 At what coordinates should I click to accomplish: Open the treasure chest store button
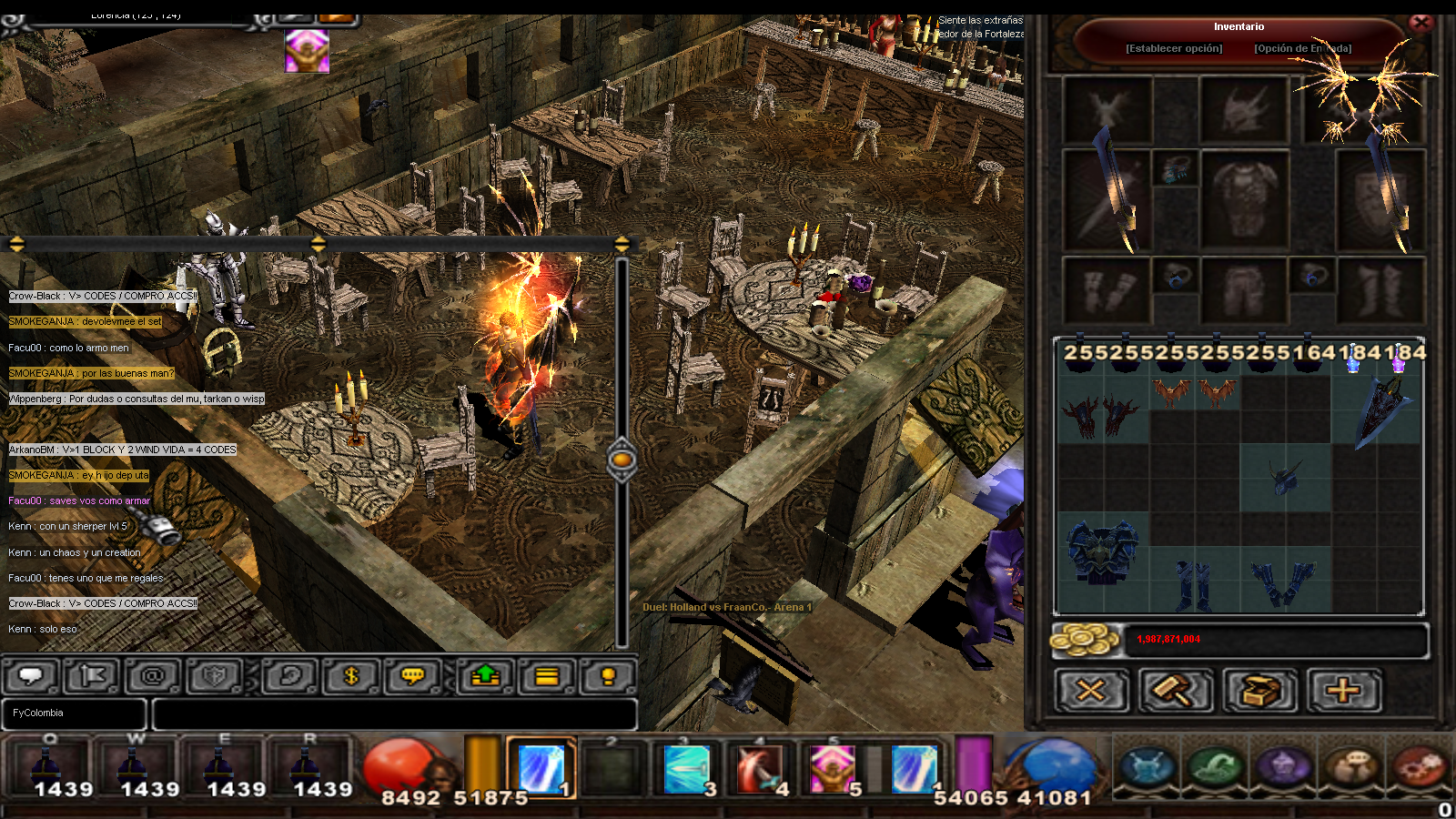click(x=1259, y=691)
